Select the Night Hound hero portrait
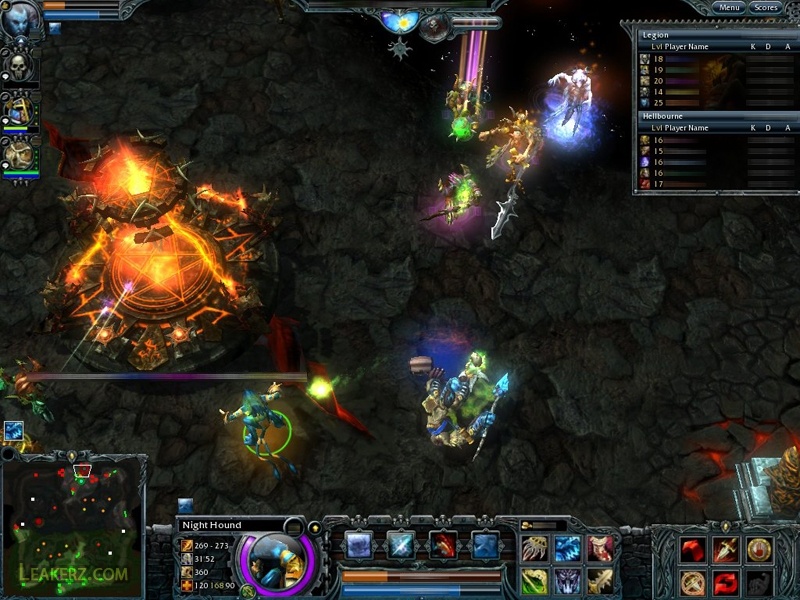Screen dimensions: 800x600 click(x=277, y=558)
